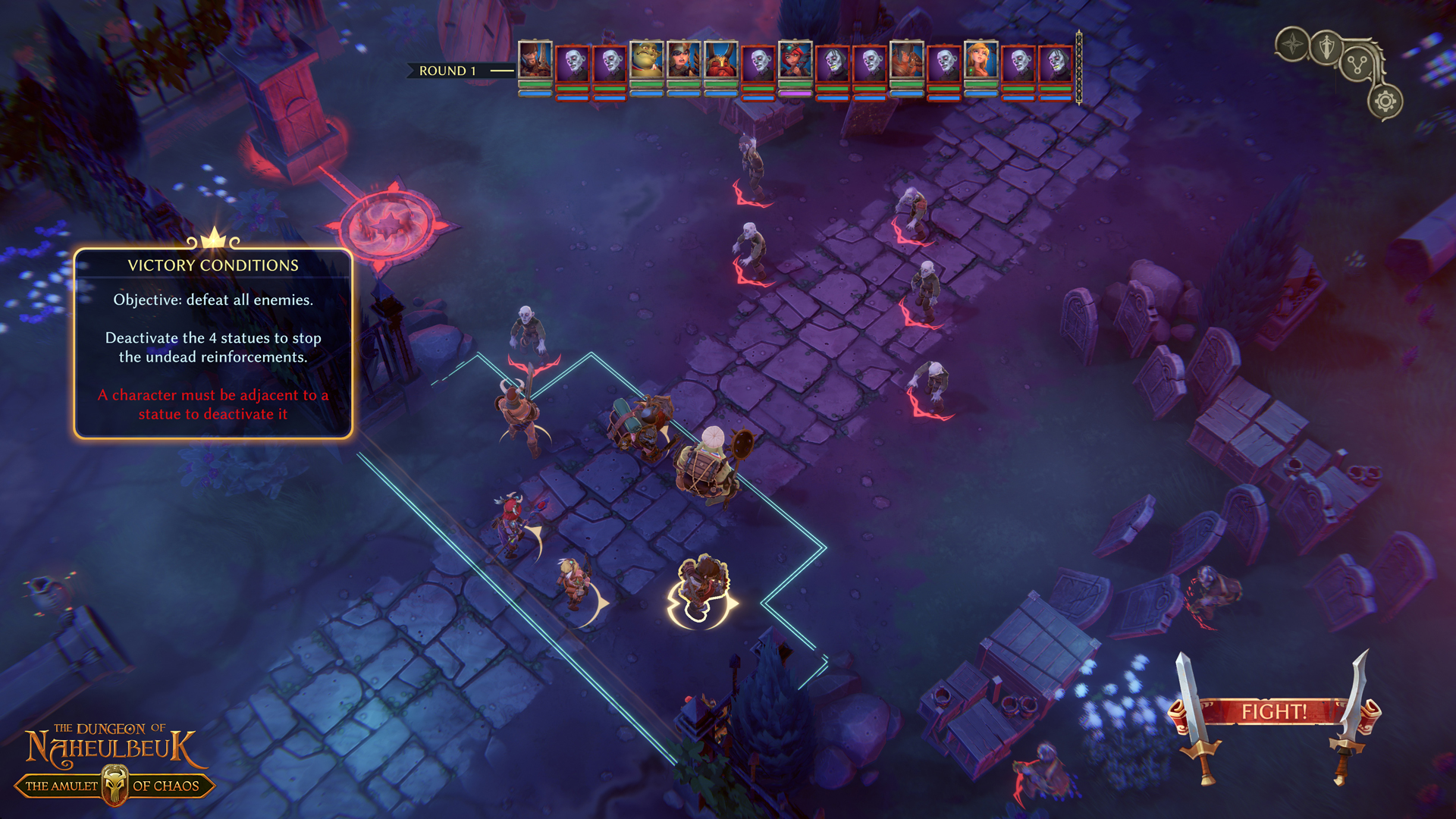
Task: Select the red-haired Wizardess portrait in turn order
Action: pyautogui.click(x=795, y=61)
